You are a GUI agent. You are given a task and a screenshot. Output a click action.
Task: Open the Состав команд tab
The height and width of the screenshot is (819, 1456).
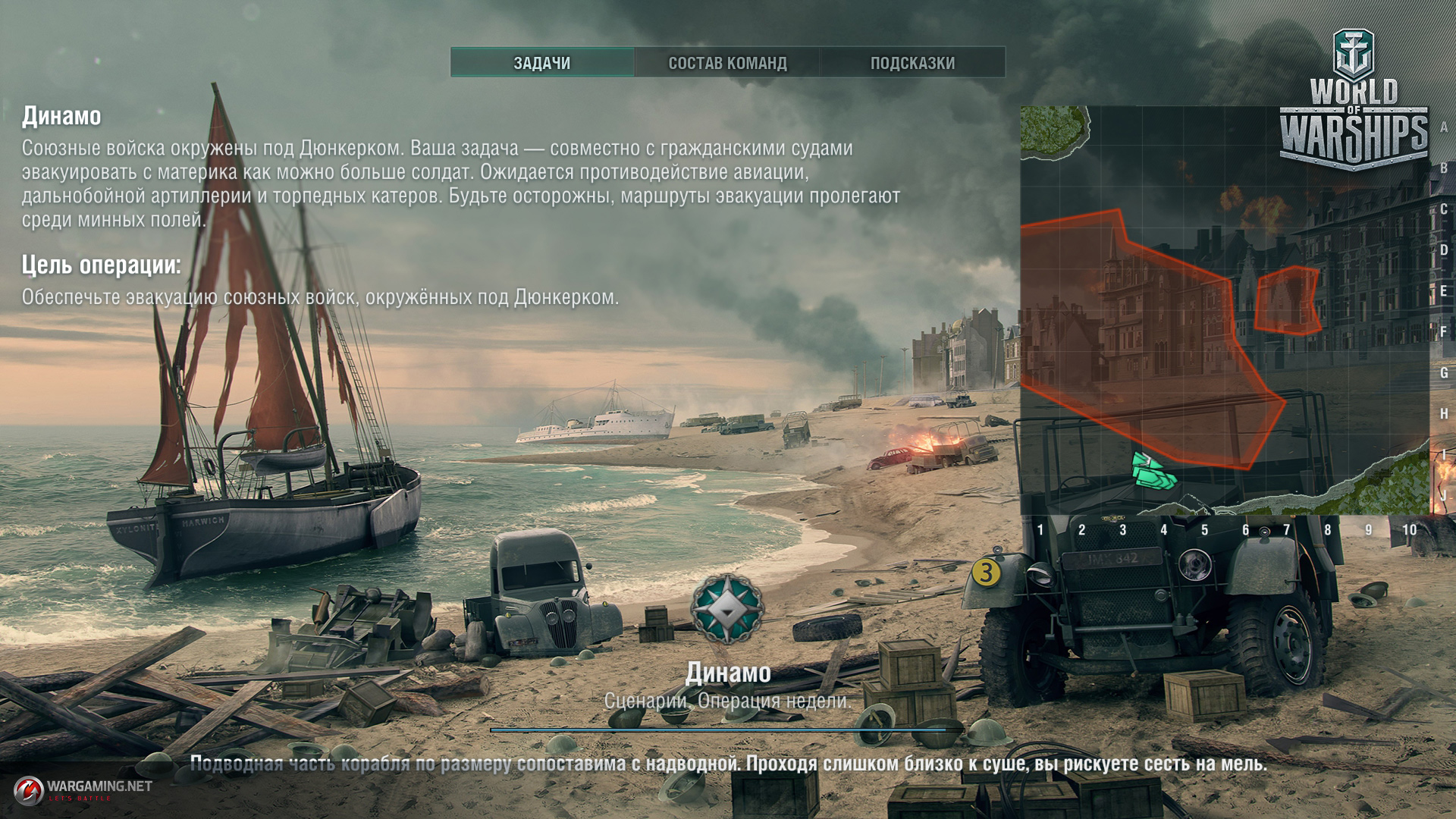(727, 63)
